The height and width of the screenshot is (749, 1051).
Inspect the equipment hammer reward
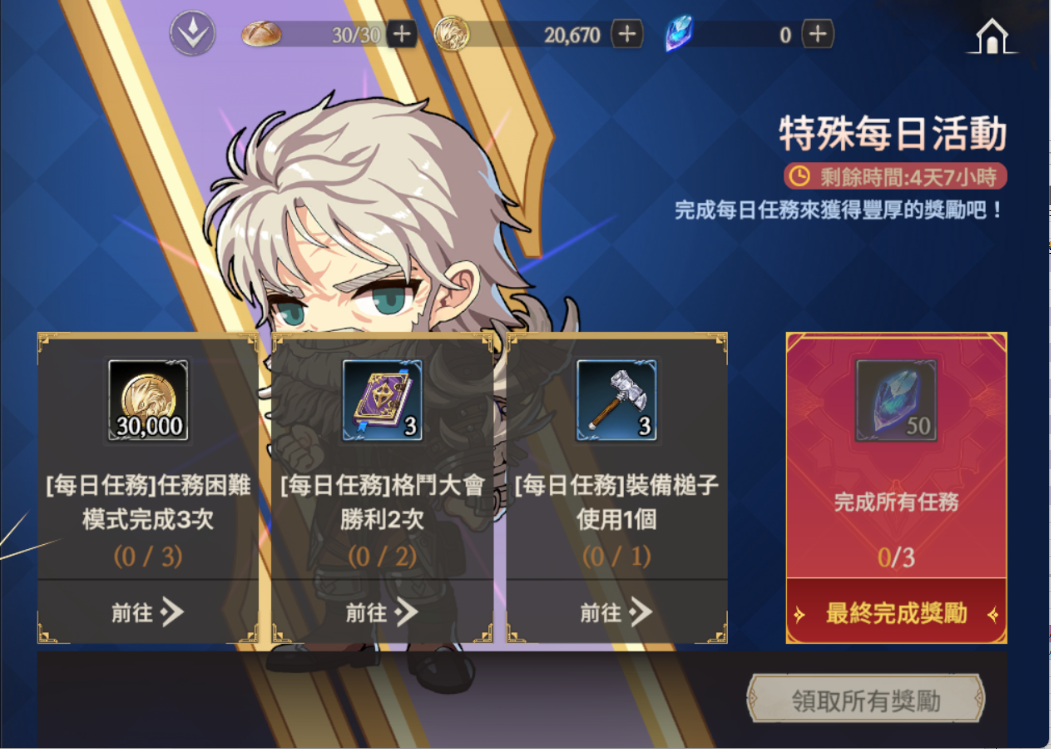pos(616,401)
